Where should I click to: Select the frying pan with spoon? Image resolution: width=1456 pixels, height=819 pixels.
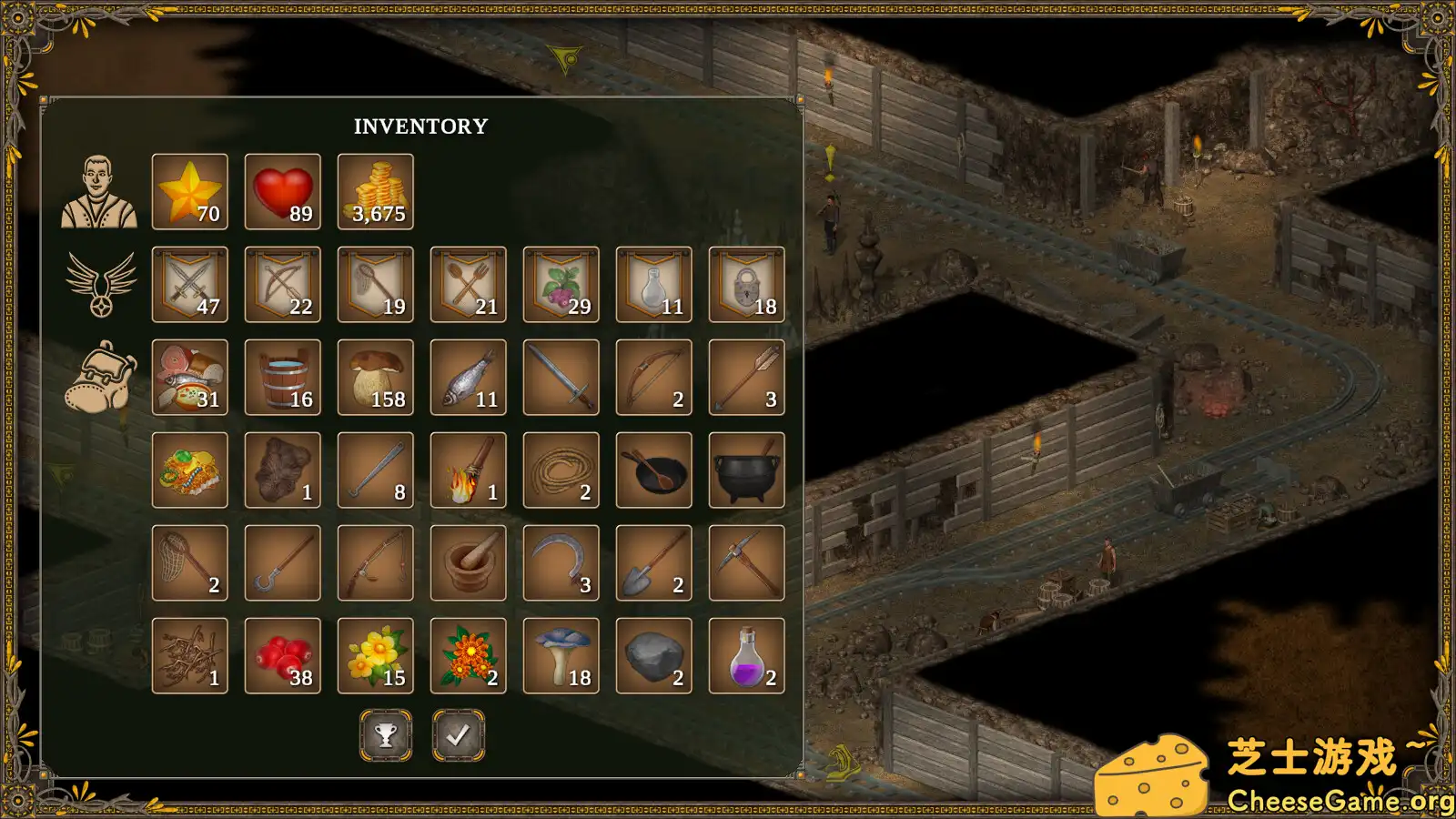653,470
